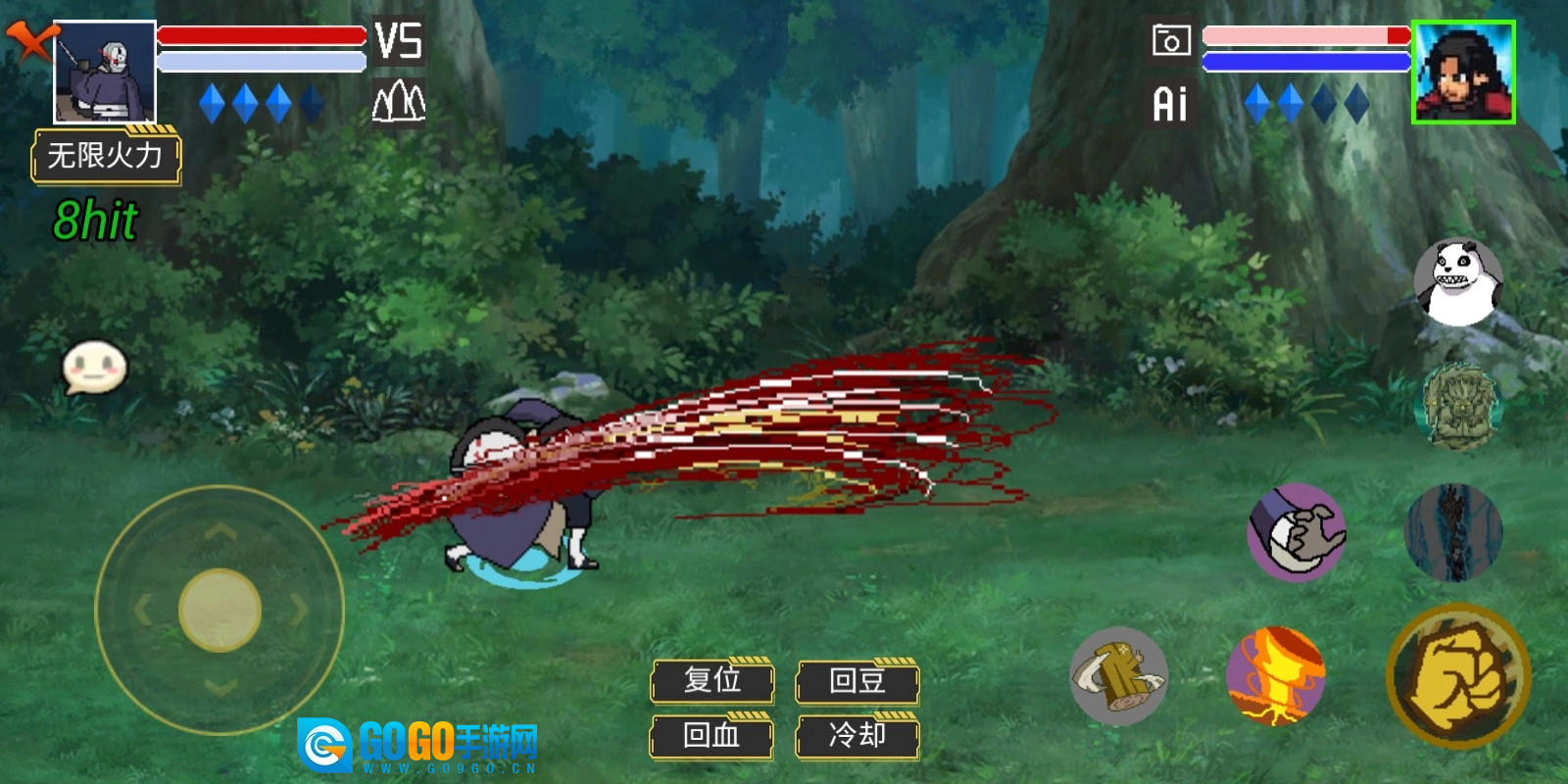Hit the golden fist attack button
Screen dimensions: 1568x784
[1458, 676]
